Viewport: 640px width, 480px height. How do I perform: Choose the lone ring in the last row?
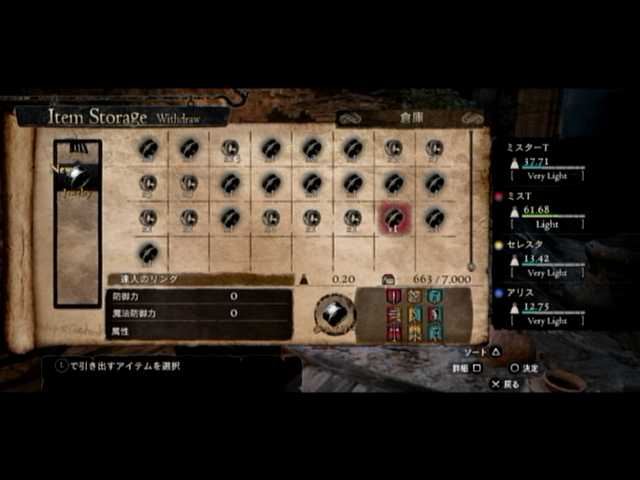tap(148, 252)
